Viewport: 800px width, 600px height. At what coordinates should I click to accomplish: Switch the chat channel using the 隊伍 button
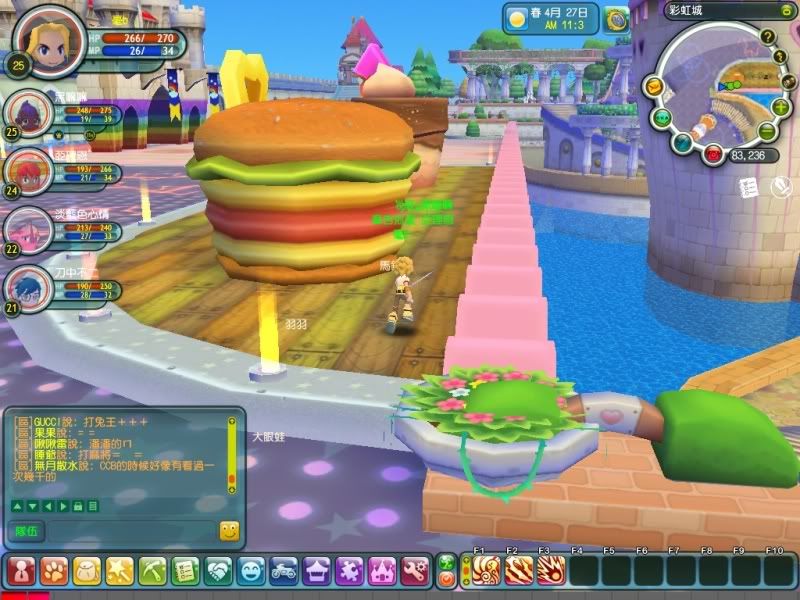point(24,531)
